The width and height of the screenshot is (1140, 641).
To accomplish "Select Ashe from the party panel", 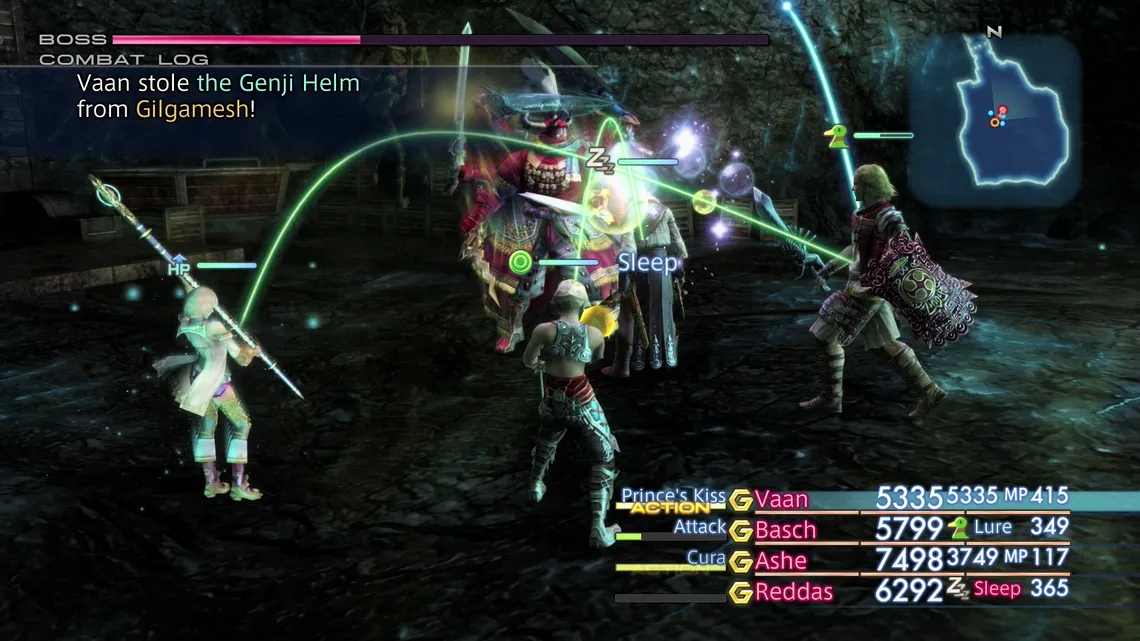I will [781, 561].
